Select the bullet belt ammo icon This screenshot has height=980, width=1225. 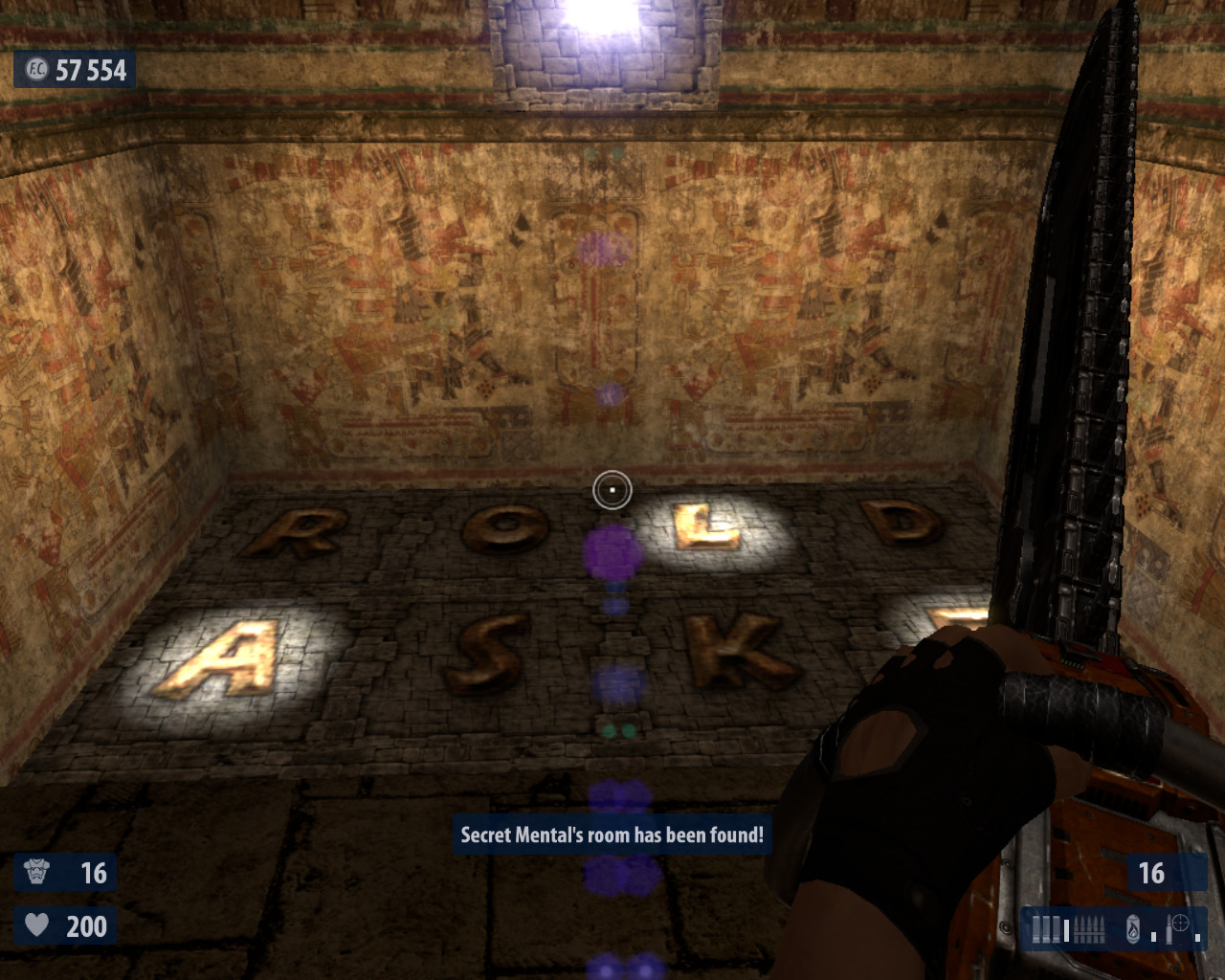(x=1089, y=928)
